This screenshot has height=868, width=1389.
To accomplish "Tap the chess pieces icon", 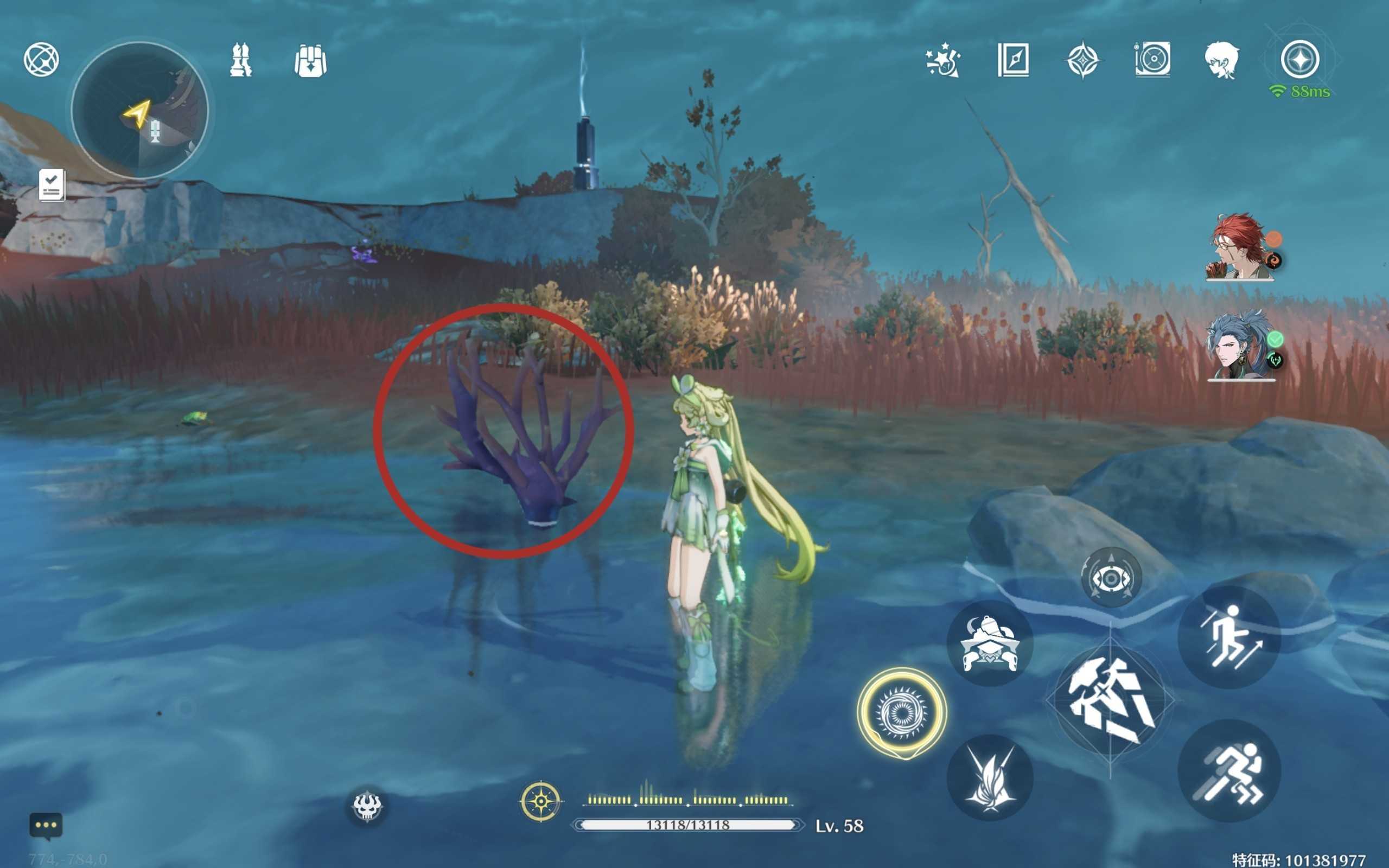I will pyautogui.click(x=240, y=60).
